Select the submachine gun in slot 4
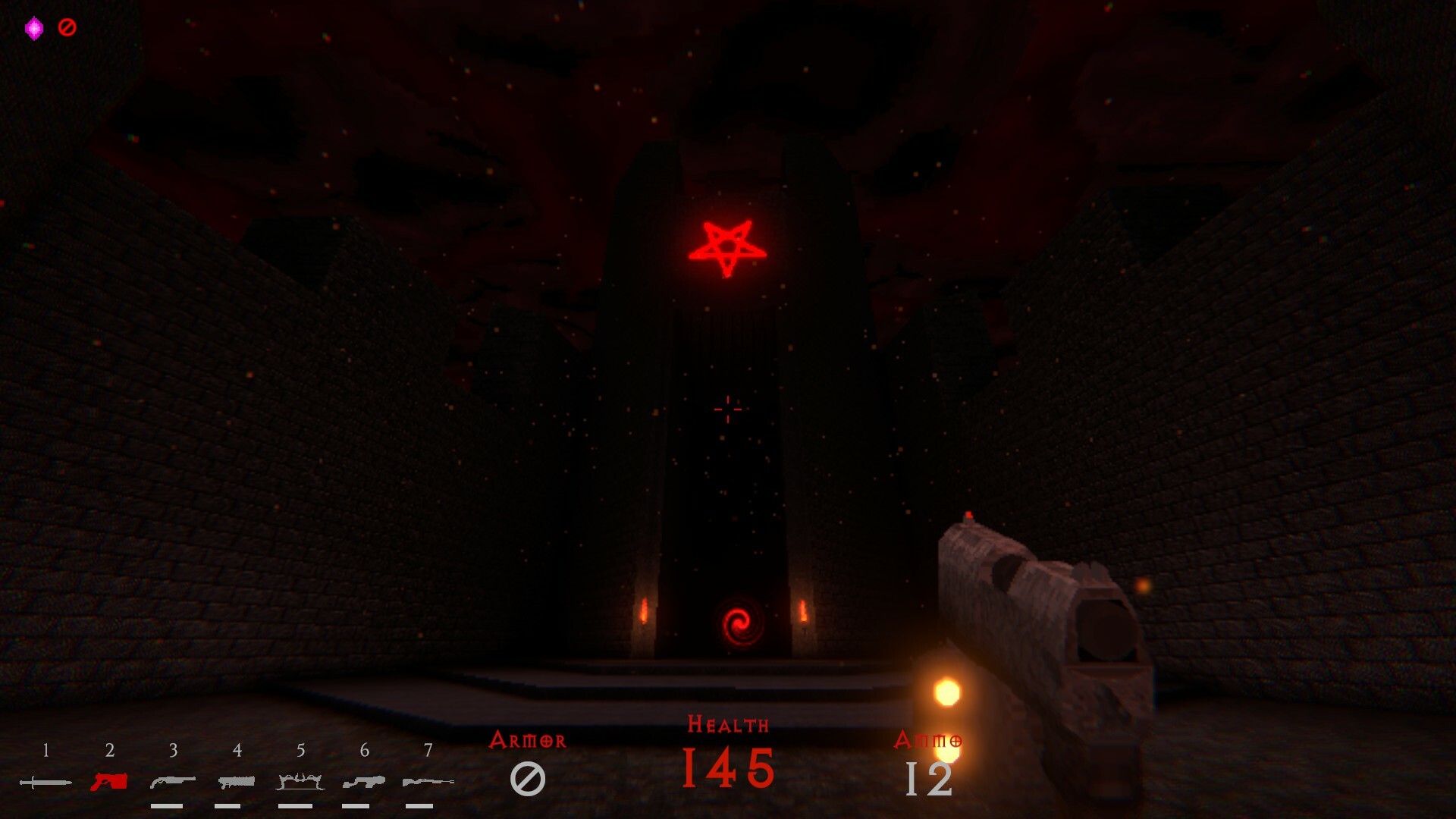 pos(237,781)
